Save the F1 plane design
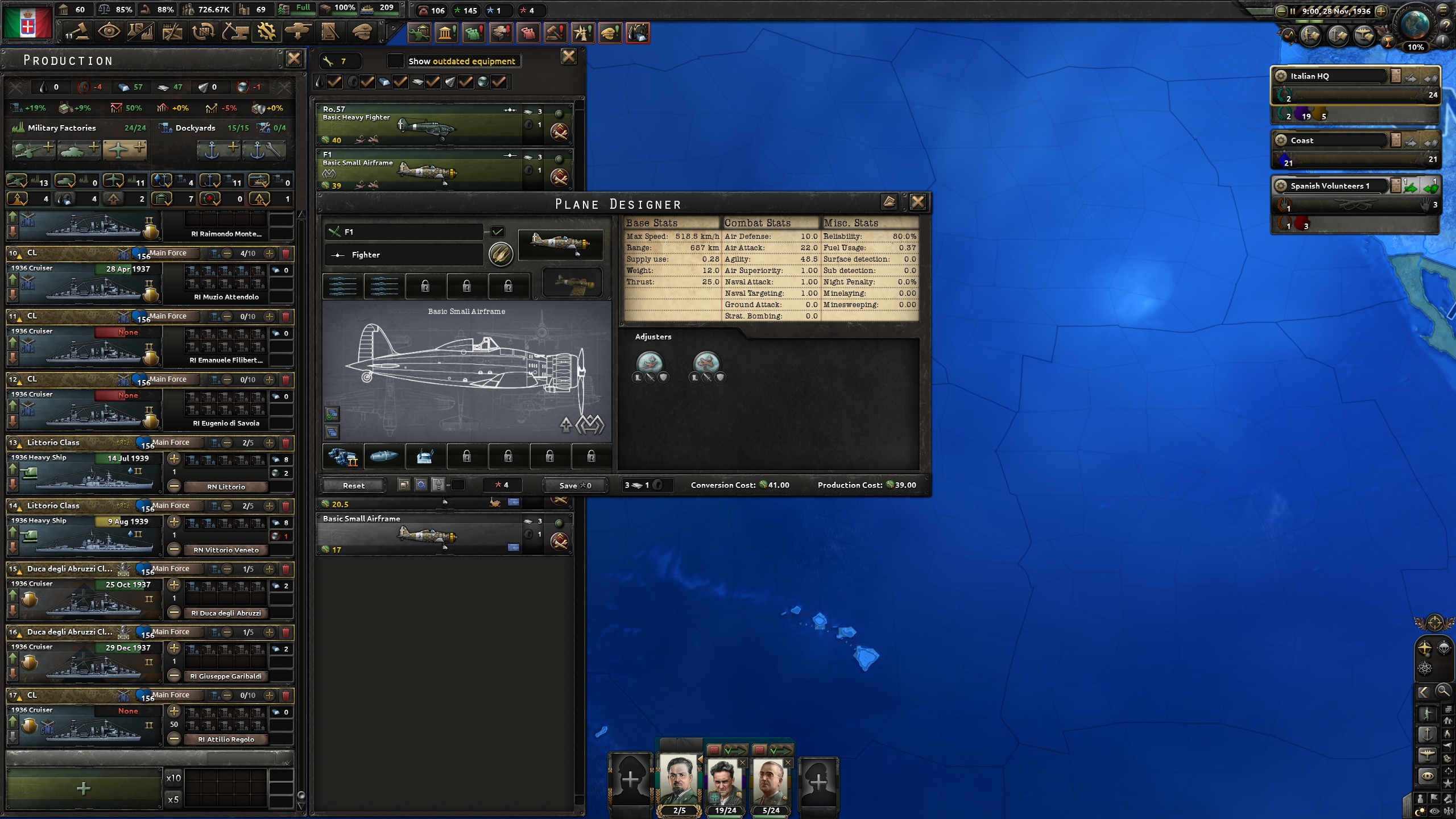Image resolution: width=1456 pixels, height=819 pixels. 575,485
